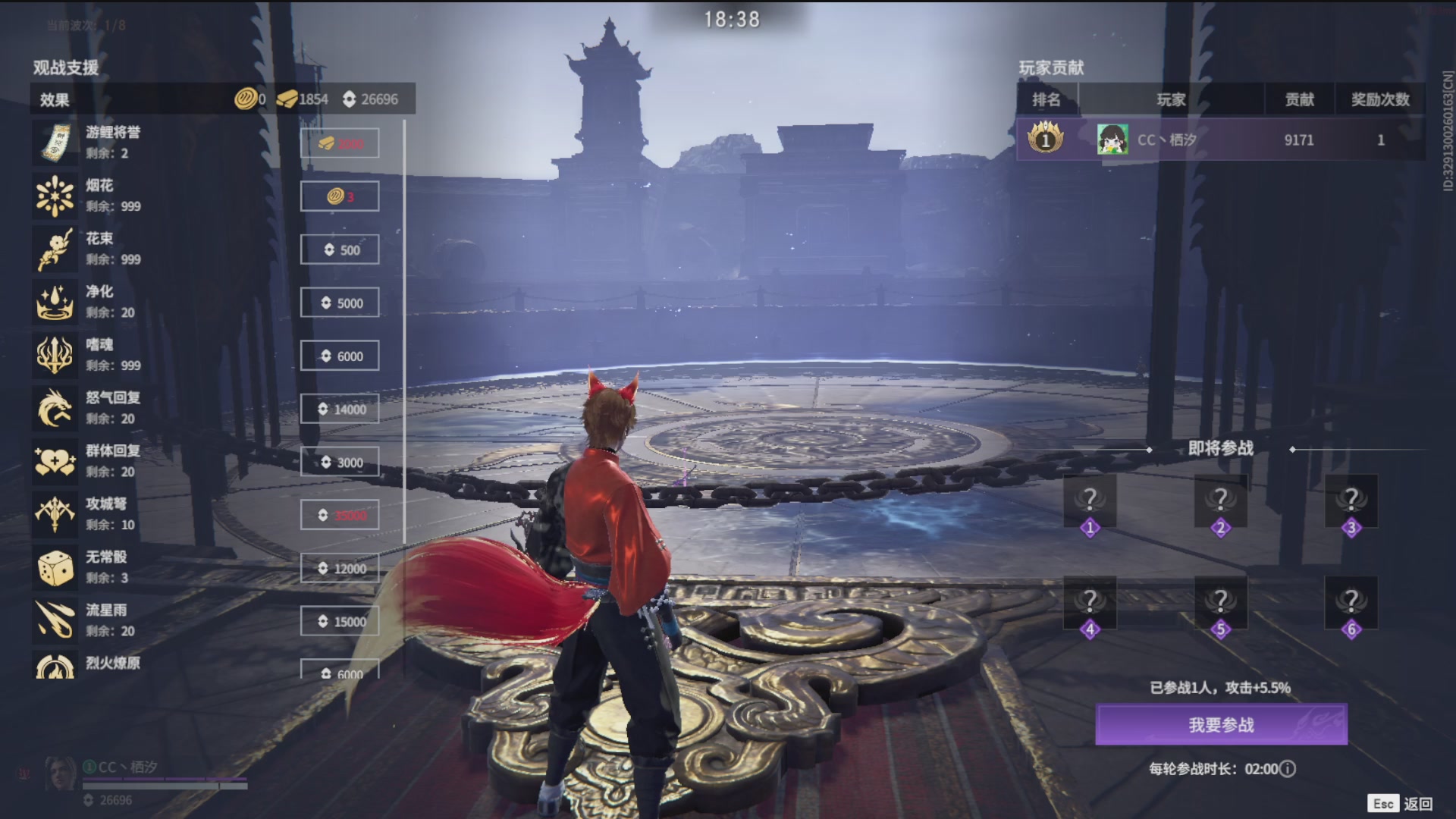Screen dimensions: 1456x819
Task: Join the battle with 我要参战 button
Action: tap(1221, 724)
